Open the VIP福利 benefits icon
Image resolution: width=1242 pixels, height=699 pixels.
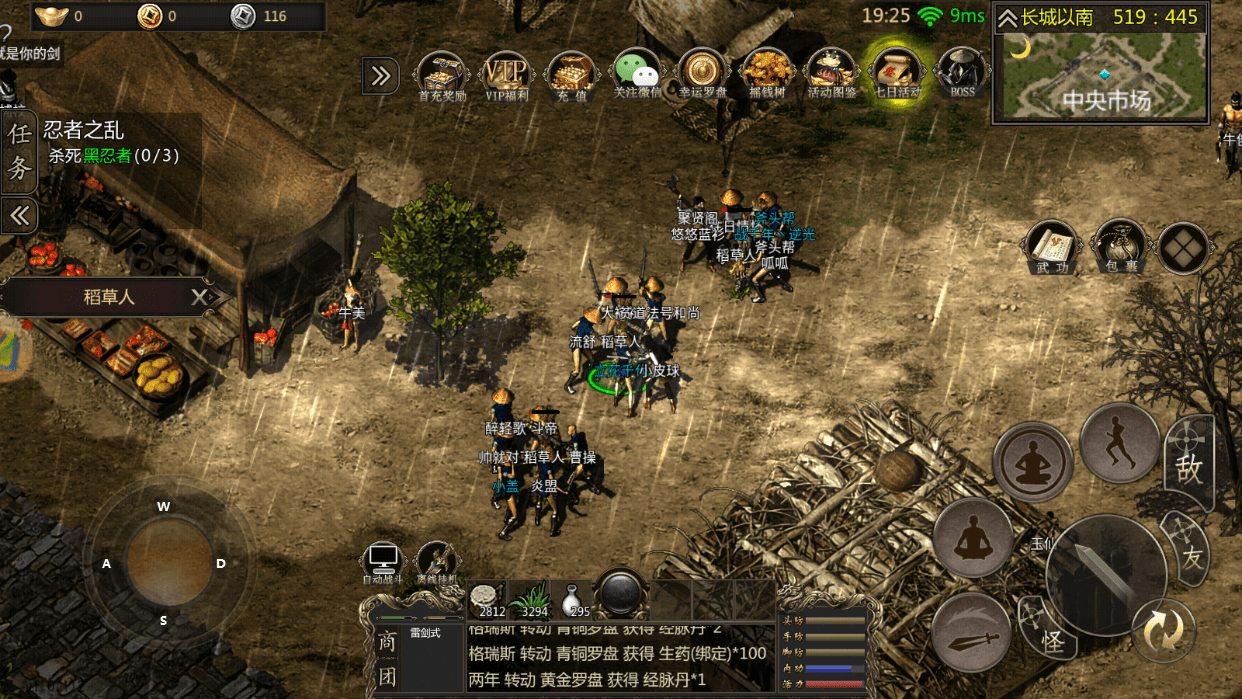click(506, 73)
